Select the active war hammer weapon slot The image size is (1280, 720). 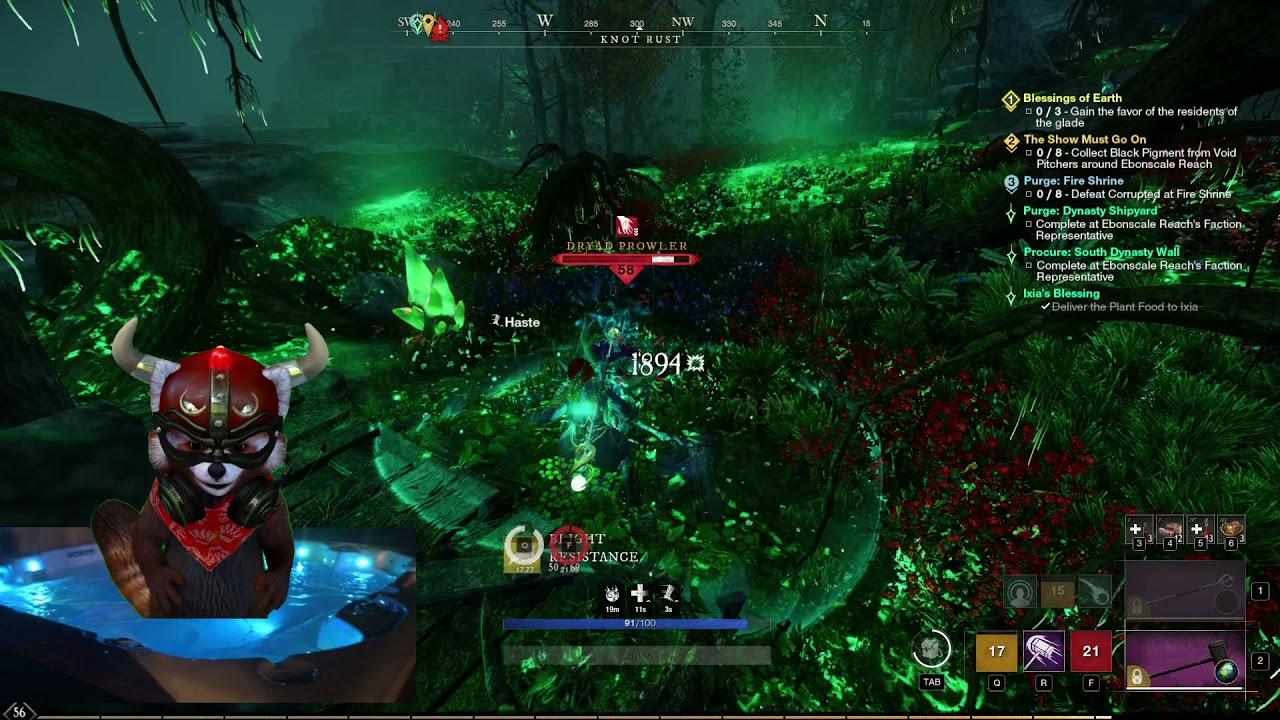click(x=1186, y=661)
